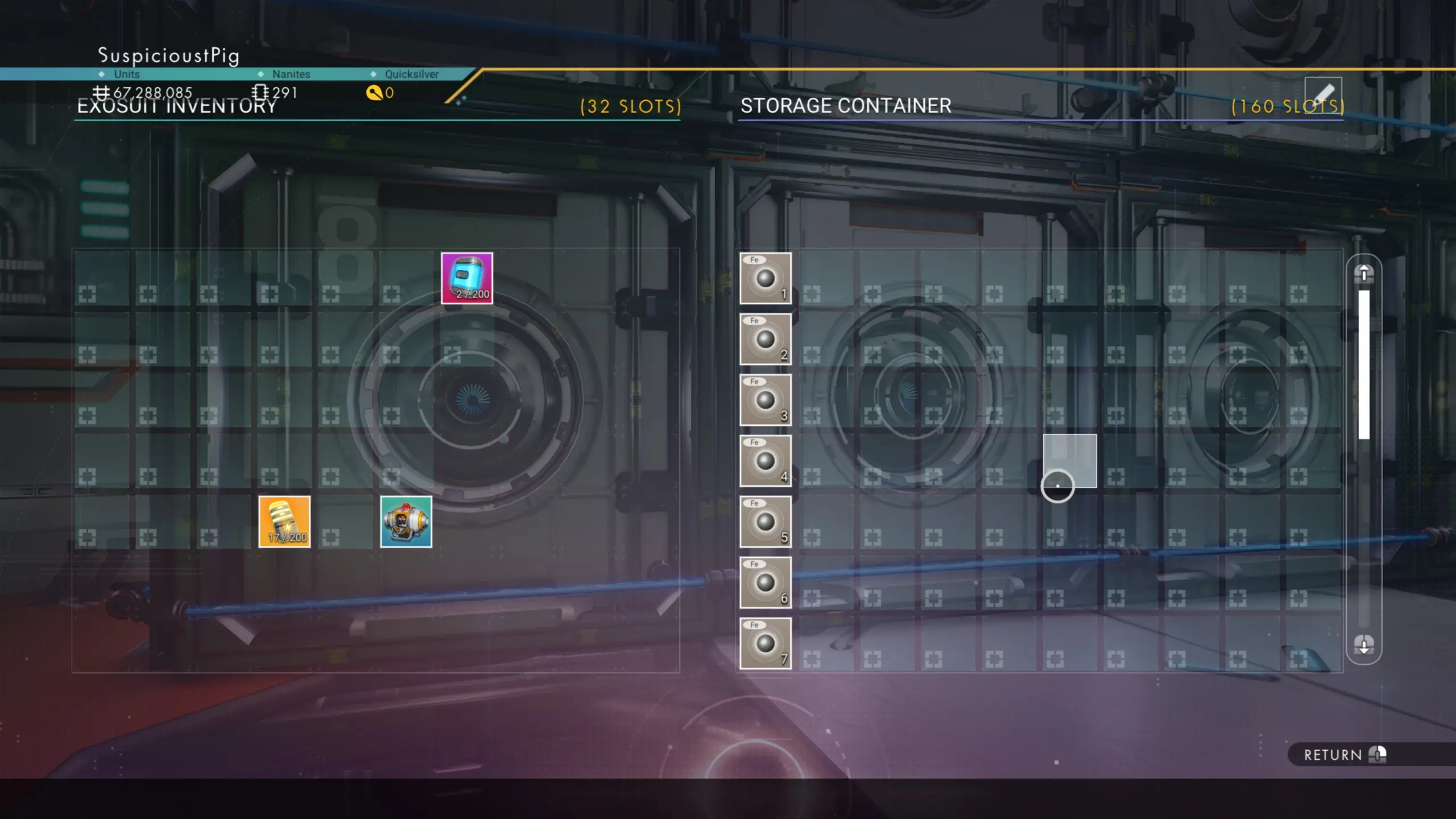Rename storage container with the pencil icon
The image size is (1456, 819).
[x=1323, y=94]
